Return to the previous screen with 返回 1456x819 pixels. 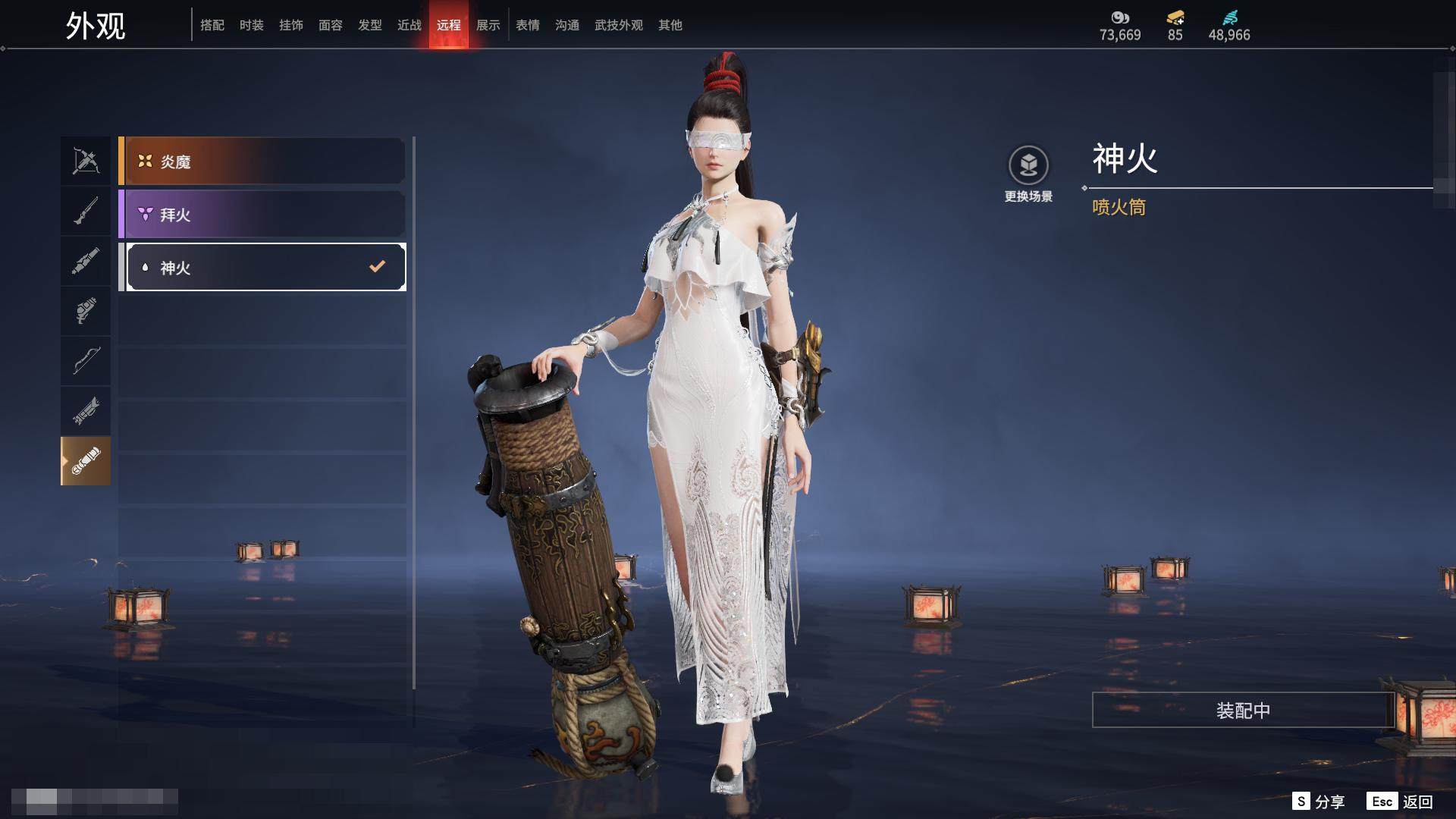click(1401, 802)
